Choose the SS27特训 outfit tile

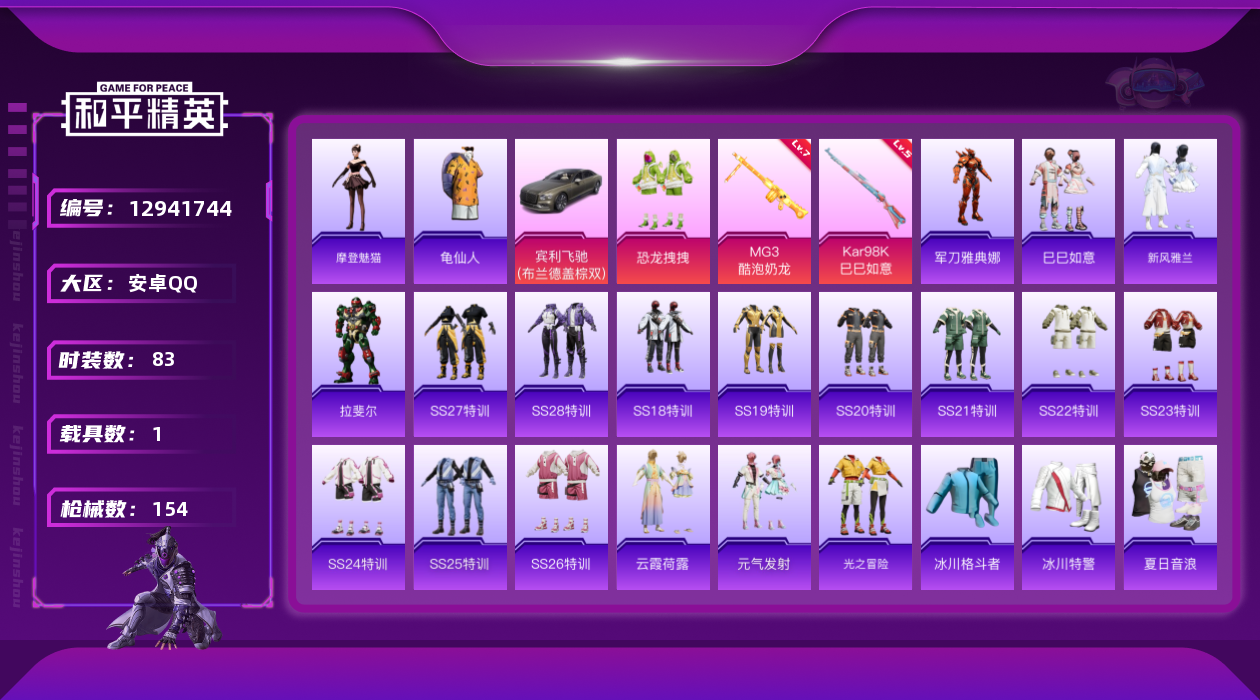click(460, 363)
